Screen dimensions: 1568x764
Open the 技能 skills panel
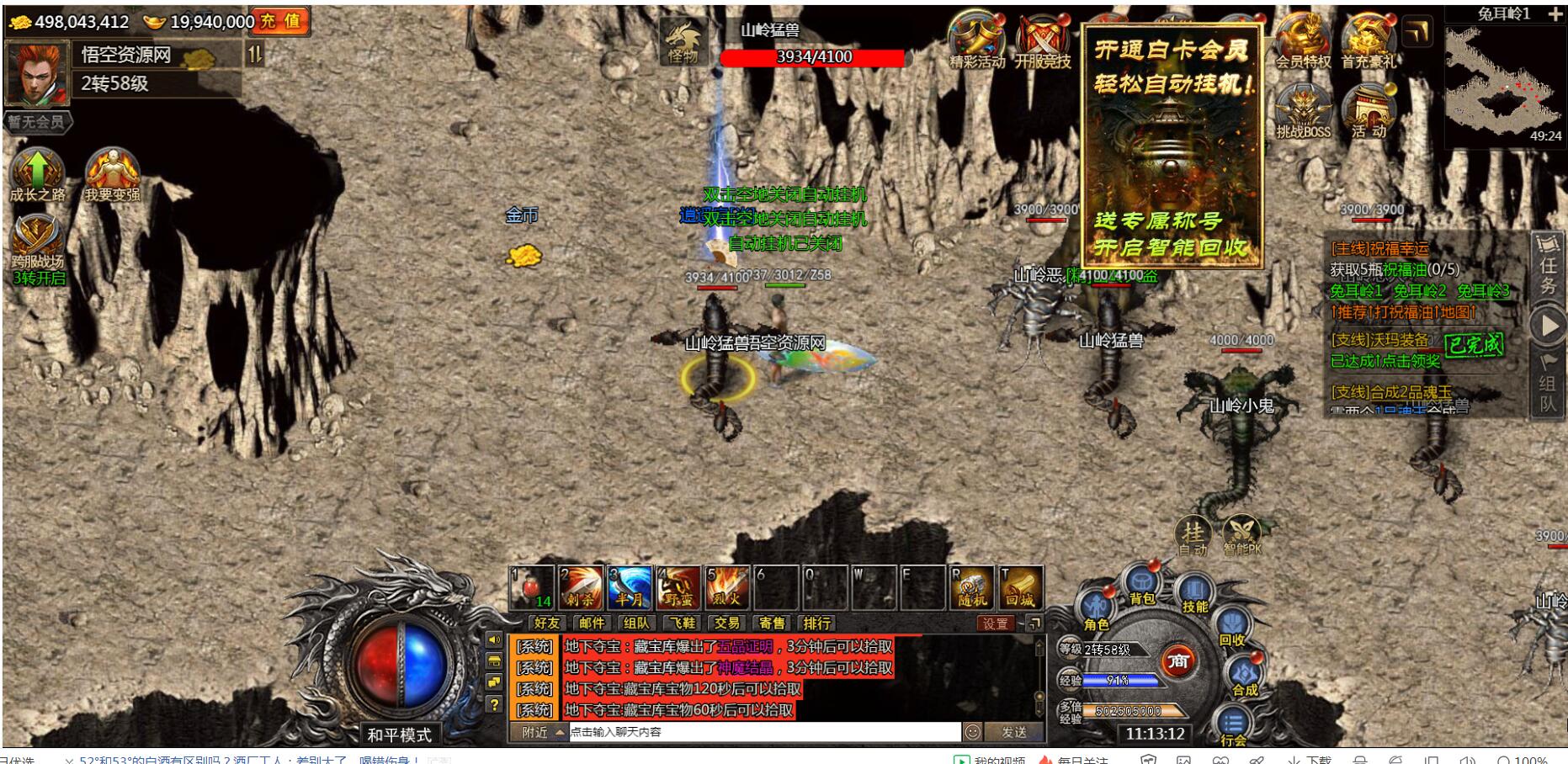click(1193, 592)
